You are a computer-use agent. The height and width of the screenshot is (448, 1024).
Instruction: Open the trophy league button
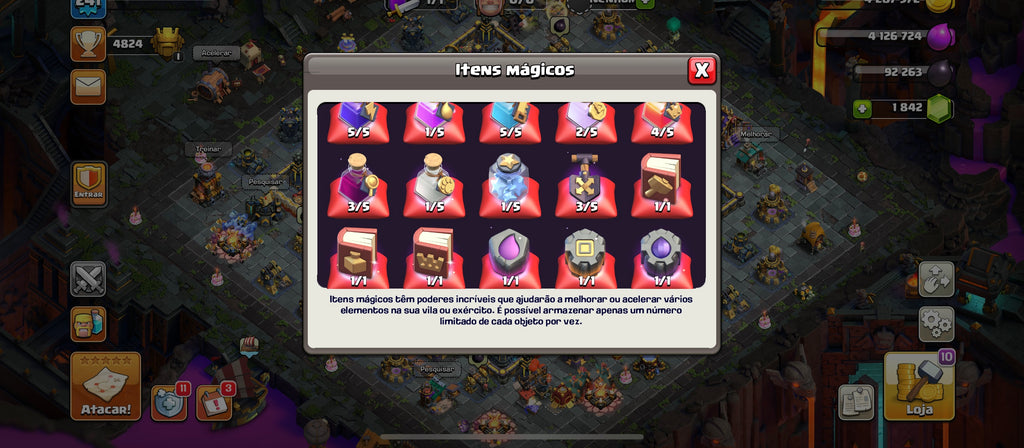click(88, 43)
